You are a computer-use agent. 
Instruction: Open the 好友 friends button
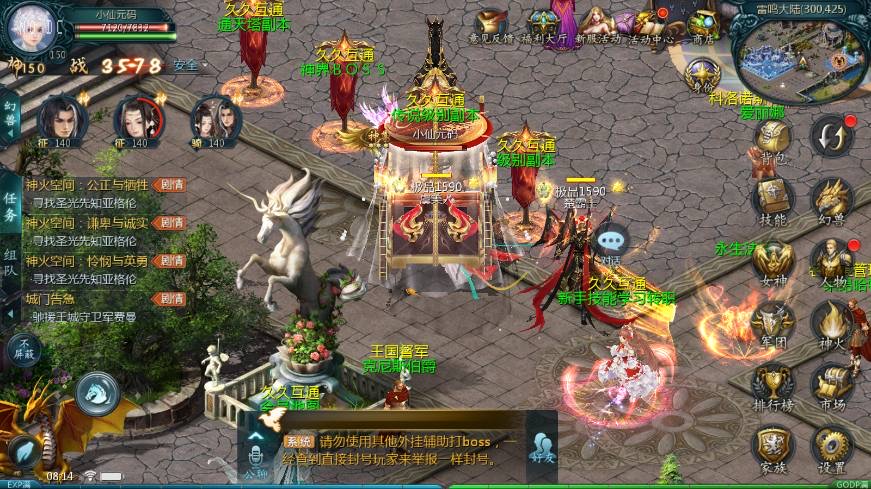[542, 447]
